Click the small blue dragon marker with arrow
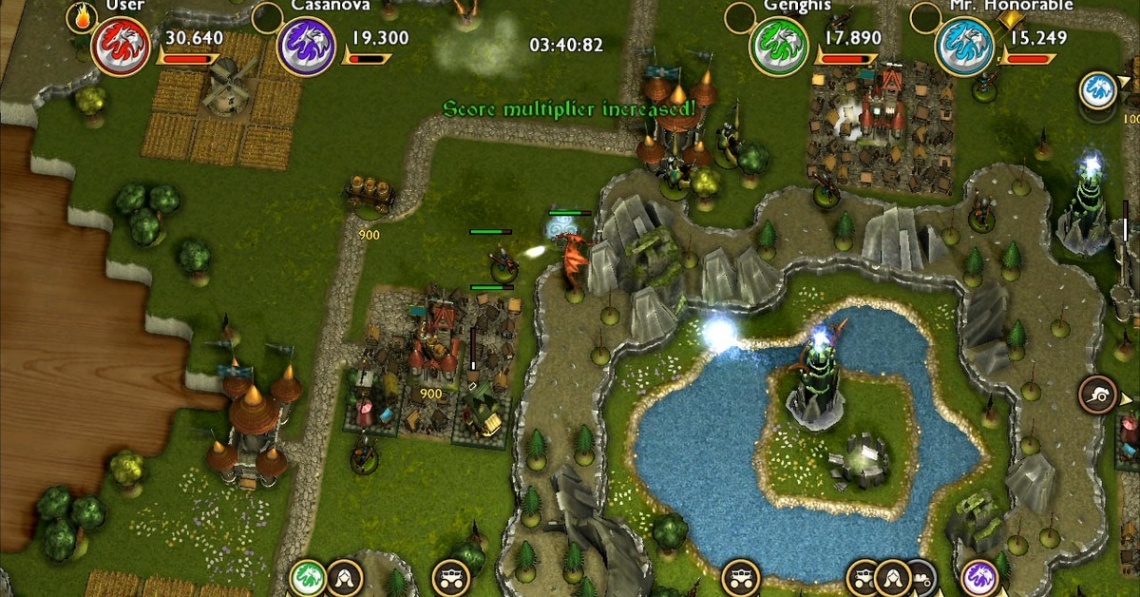1140x597 pixels. click(1097, 90)
